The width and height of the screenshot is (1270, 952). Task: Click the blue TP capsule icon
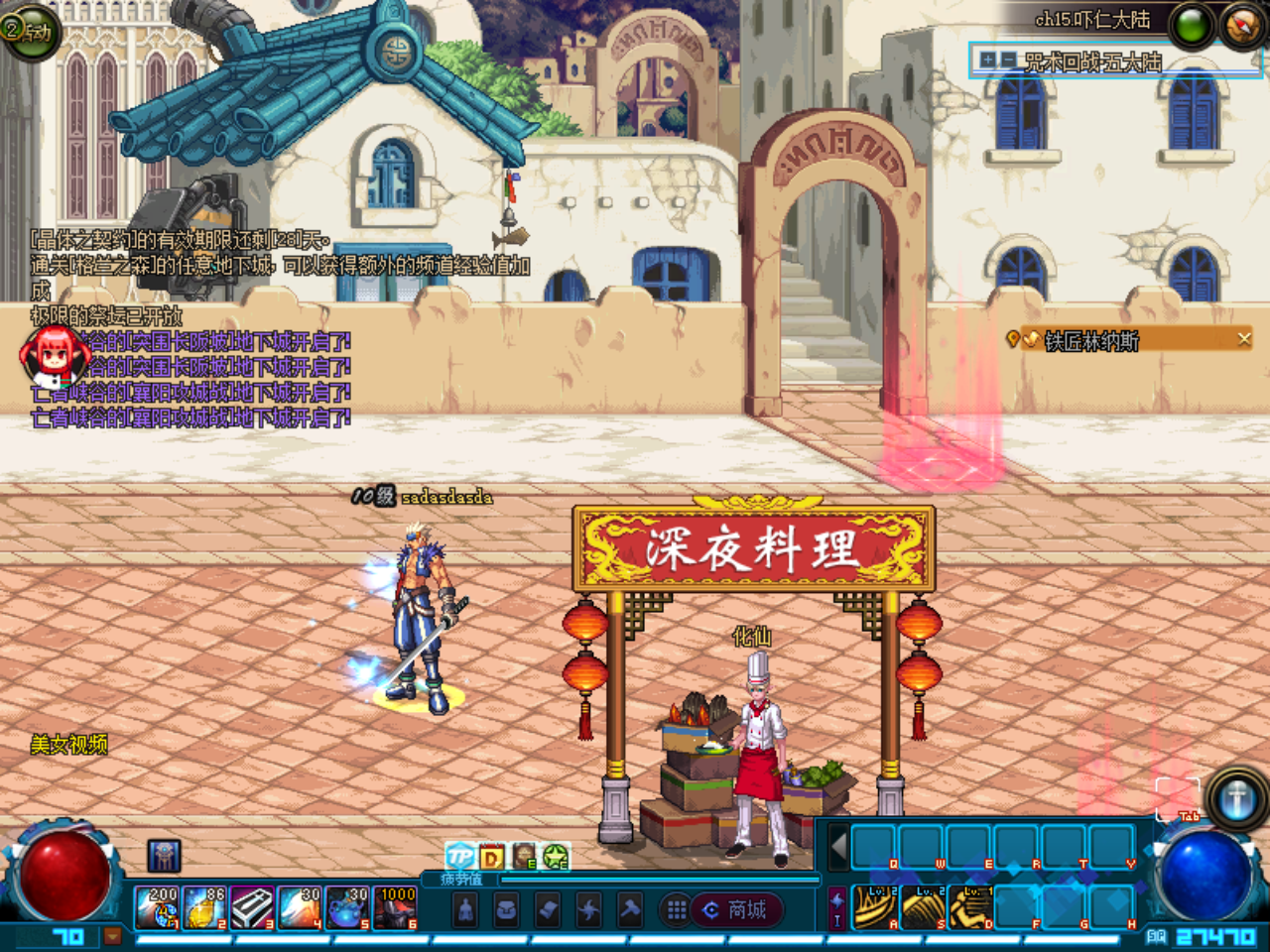(458, 857)
